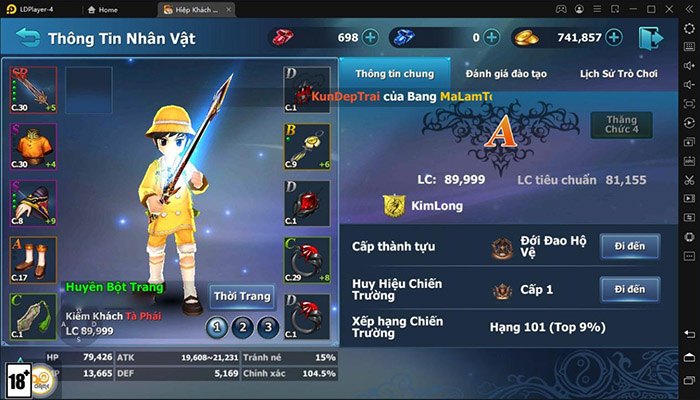This screenshot has height=400, width=700.
Task: Add more red gems with plus button
Action: pyautogui.click(x=371, y=38)
